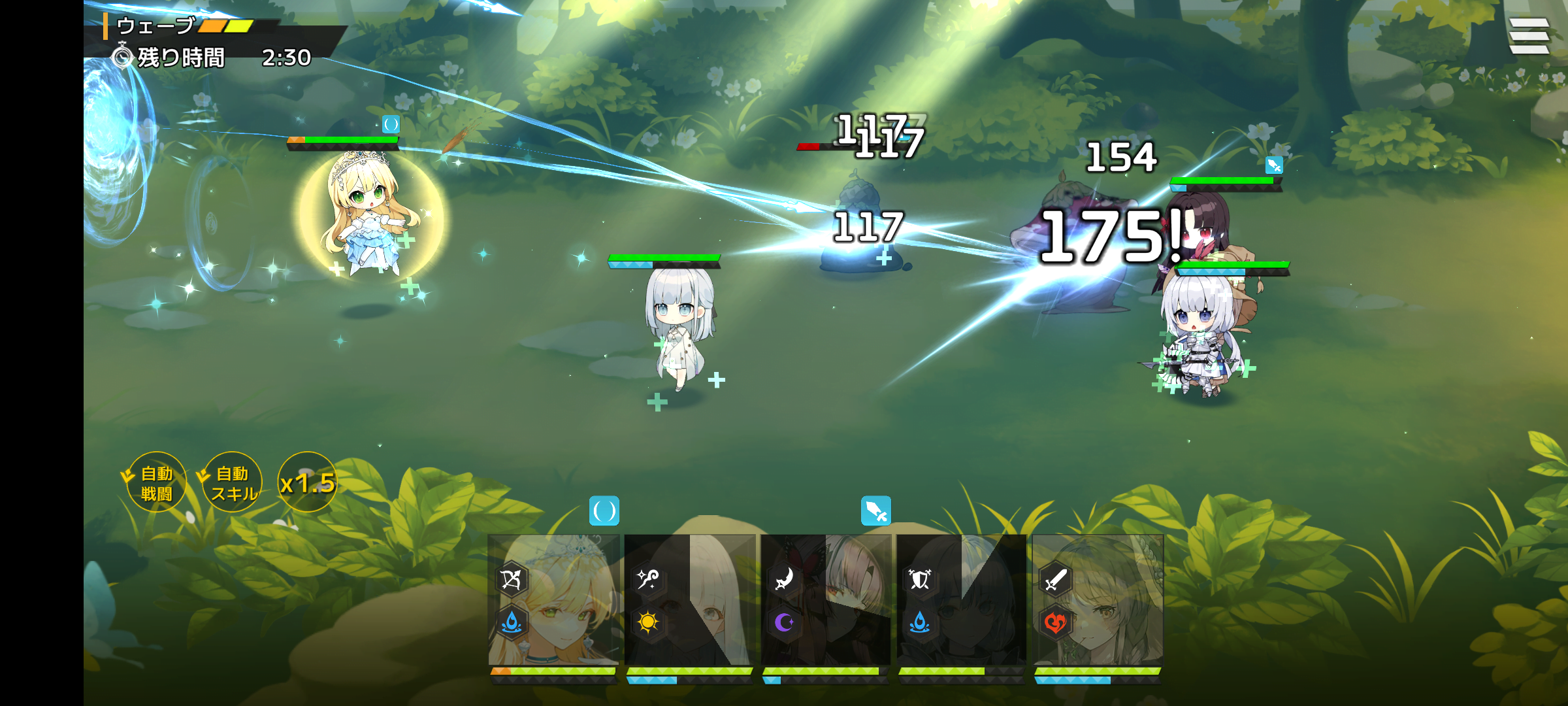Use the butterfly-haired moon assassin skill card
This screenshot has width=1568, height=706.
point(826,600)
